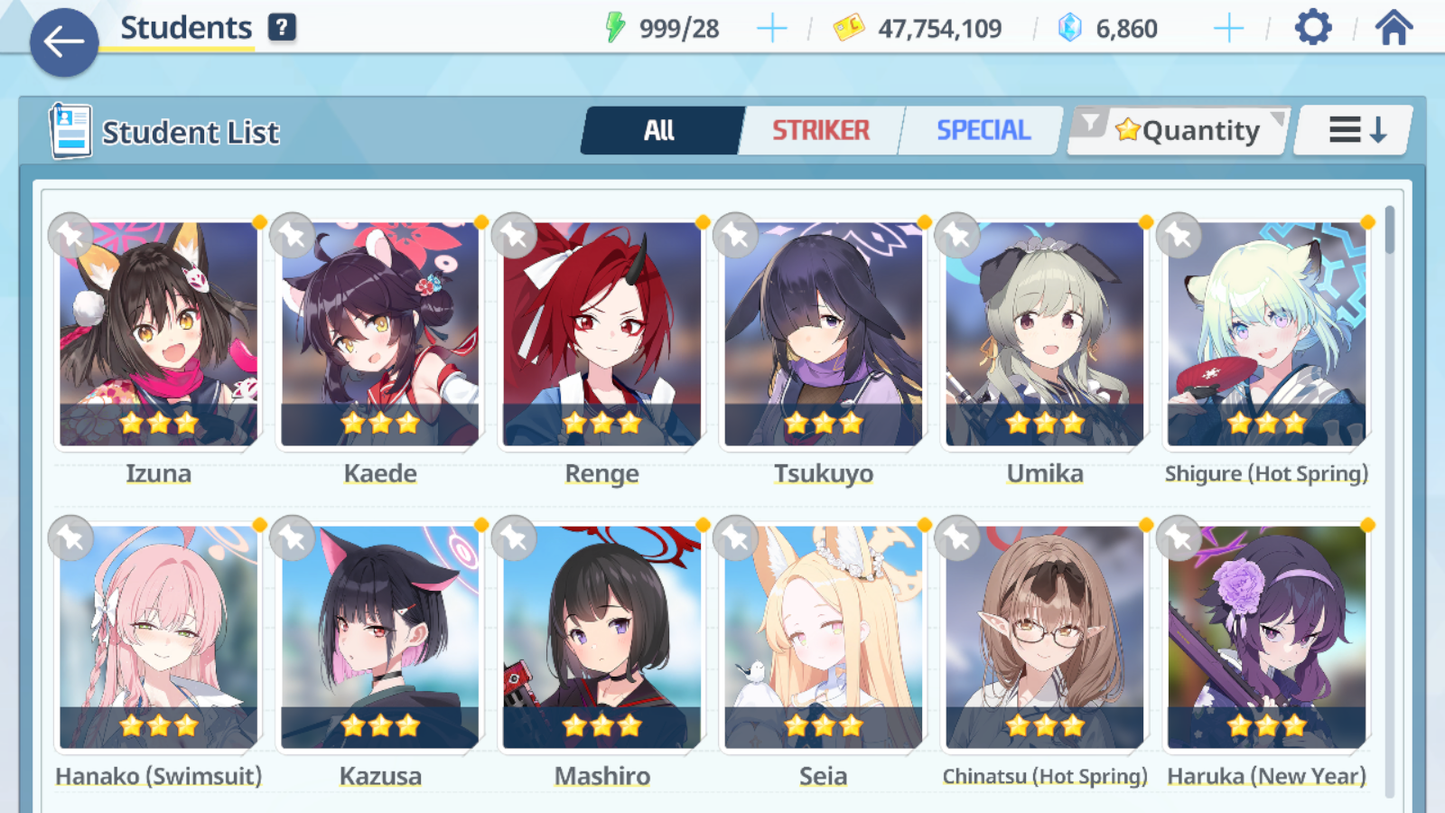This screenshot has width=1445, height=813.
Task: Pin Mashiro using her pin icon
Action: tap(514, 539)
